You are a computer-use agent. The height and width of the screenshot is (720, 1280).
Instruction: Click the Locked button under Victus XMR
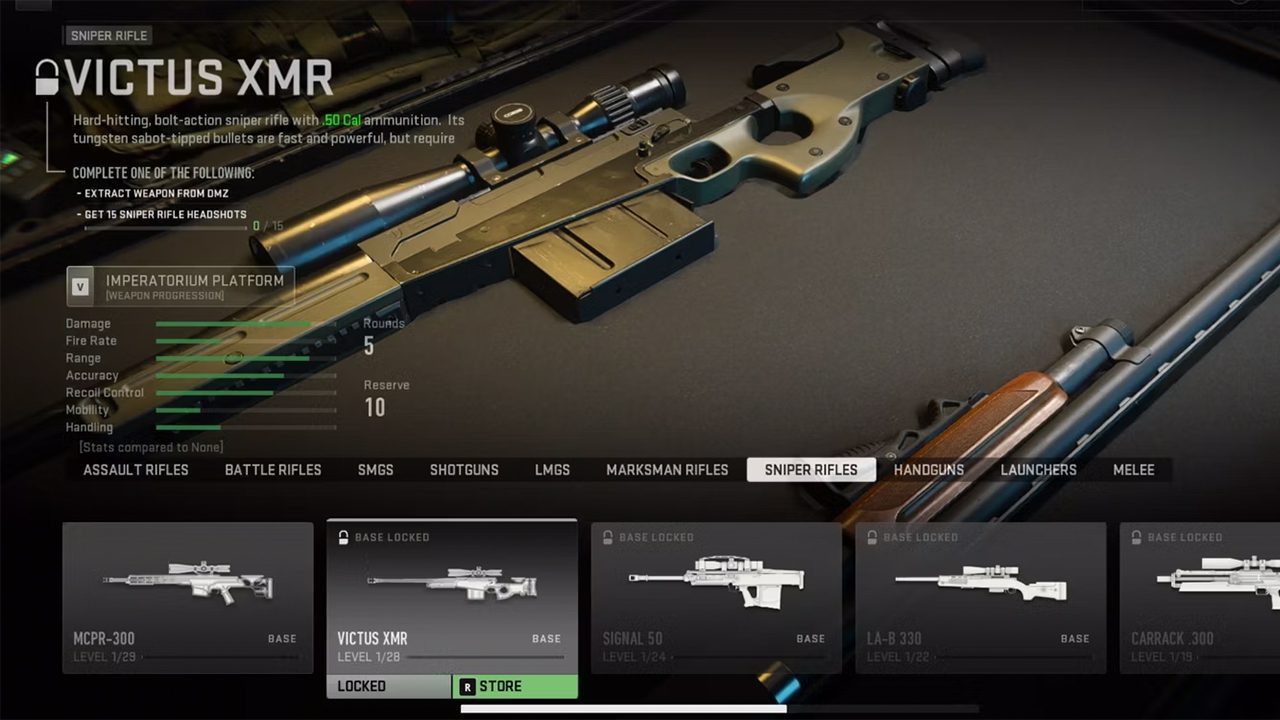point(389,687)
